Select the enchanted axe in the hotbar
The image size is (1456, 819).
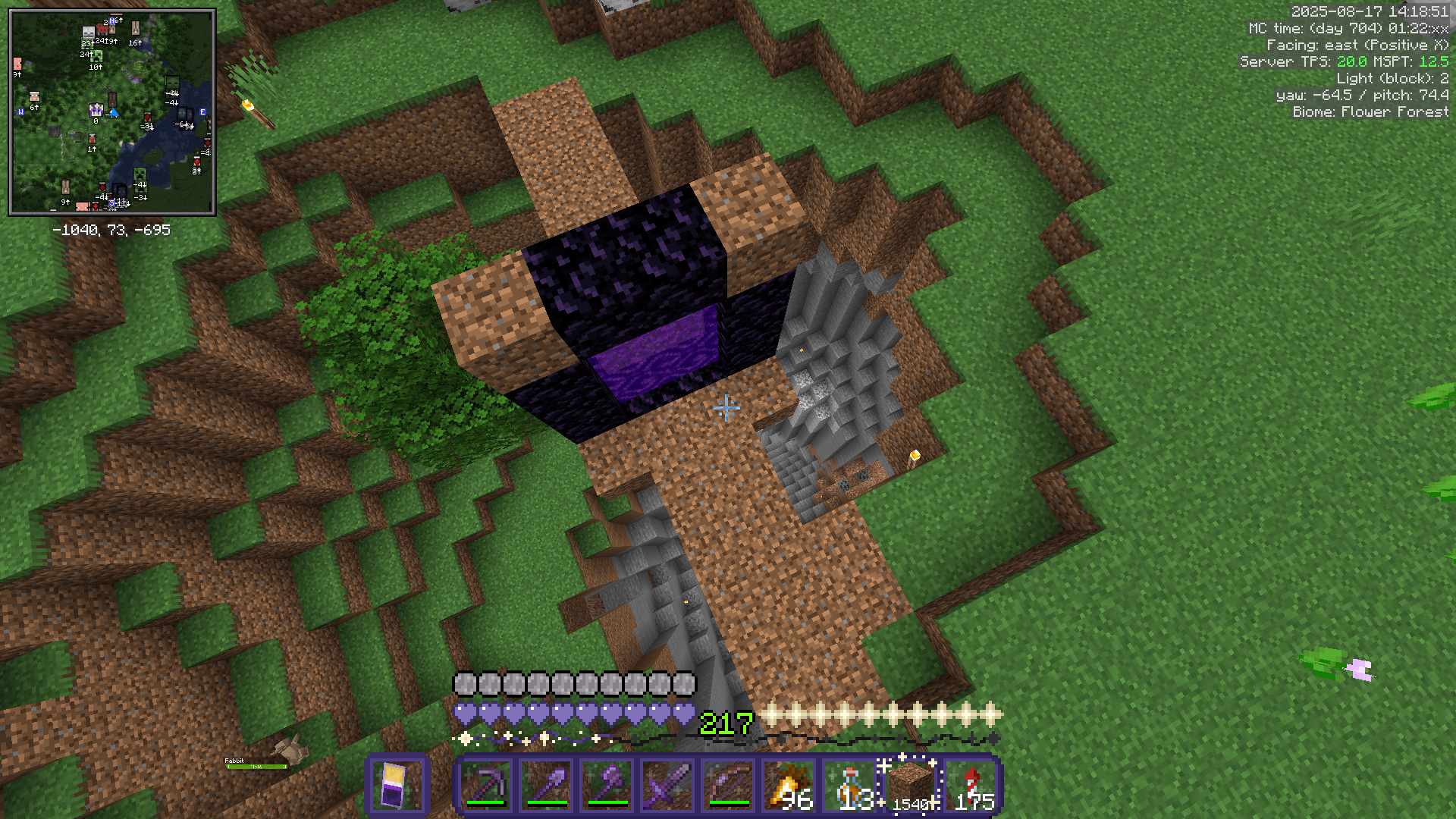[608, 785]
